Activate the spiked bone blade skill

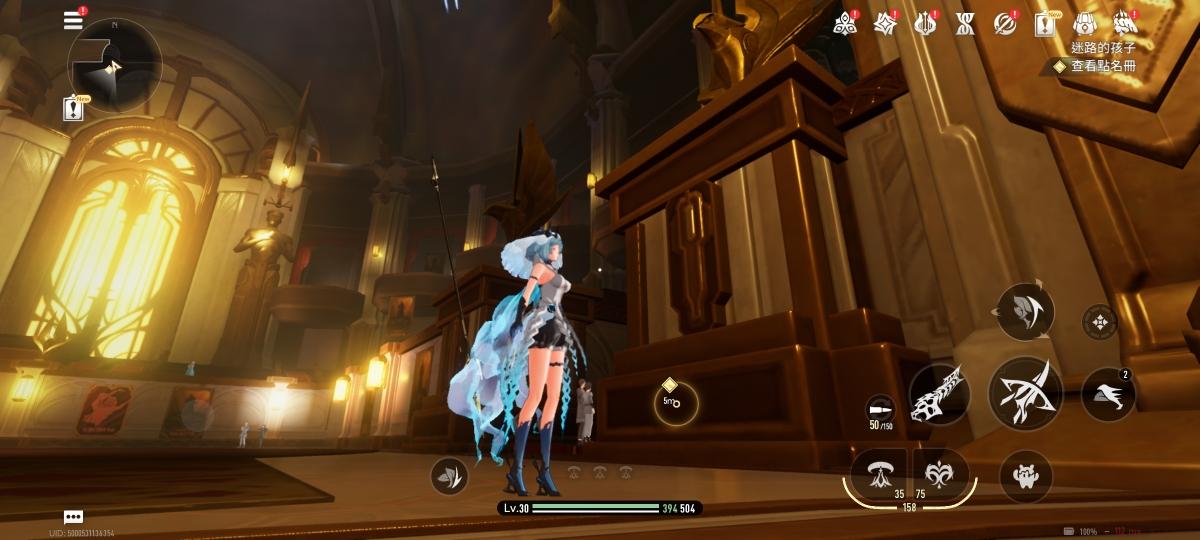tap(939, 394)
